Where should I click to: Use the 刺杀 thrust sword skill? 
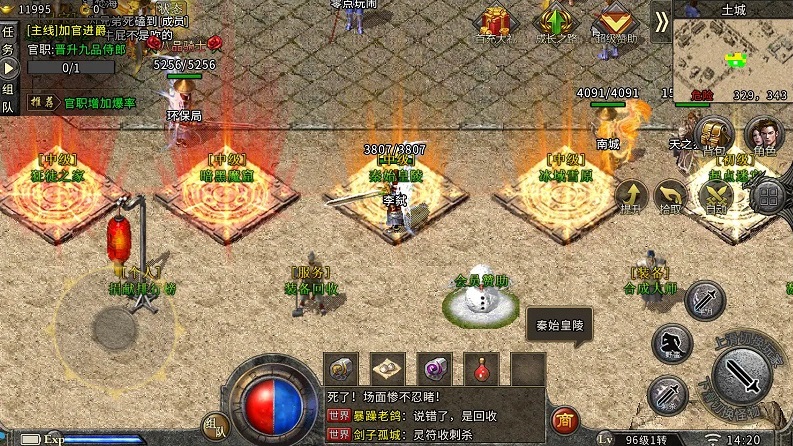pos(666,393)
